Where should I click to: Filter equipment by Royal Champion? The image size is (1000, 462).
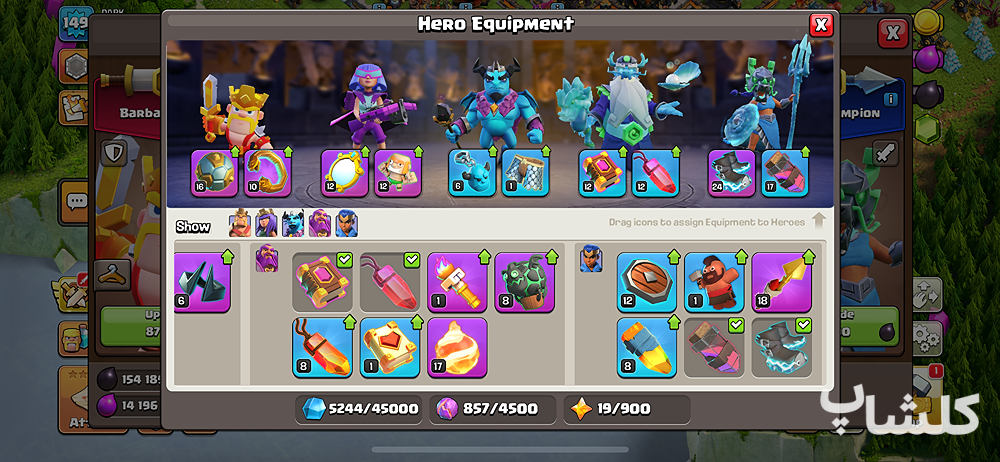(346, 224)
